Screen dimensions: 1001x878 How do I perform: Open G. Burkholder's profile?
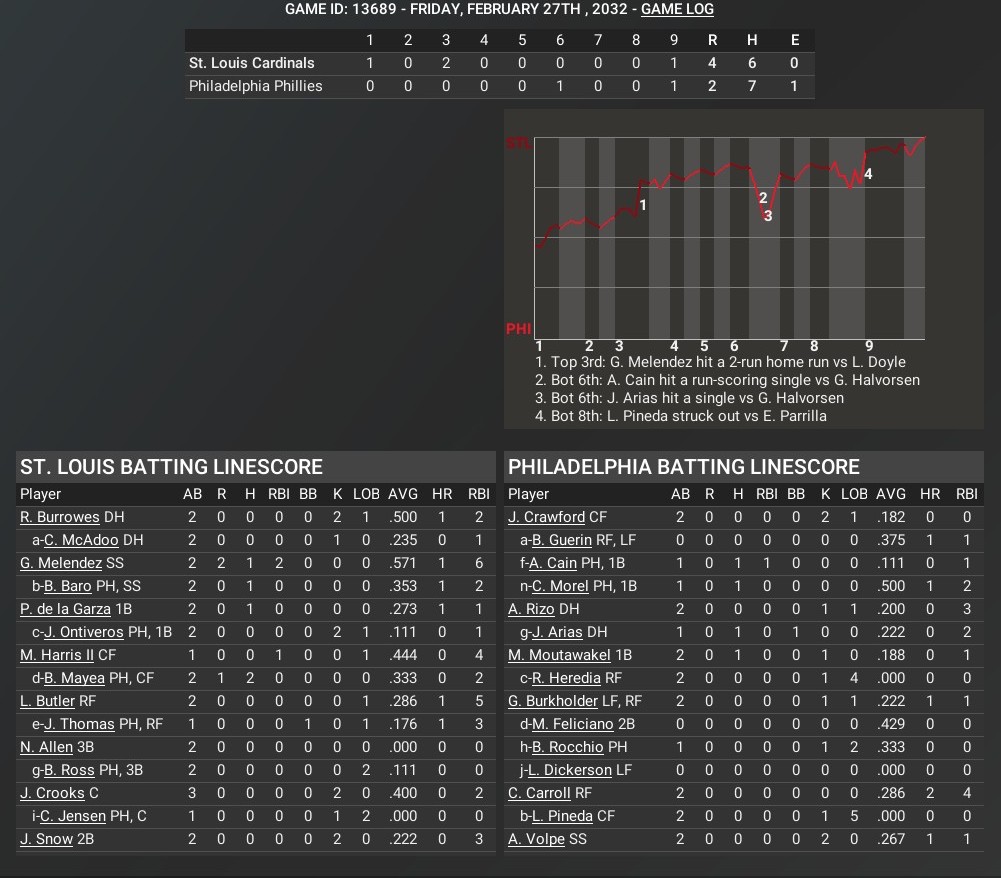pyautogui.click(x=553, y=701)
